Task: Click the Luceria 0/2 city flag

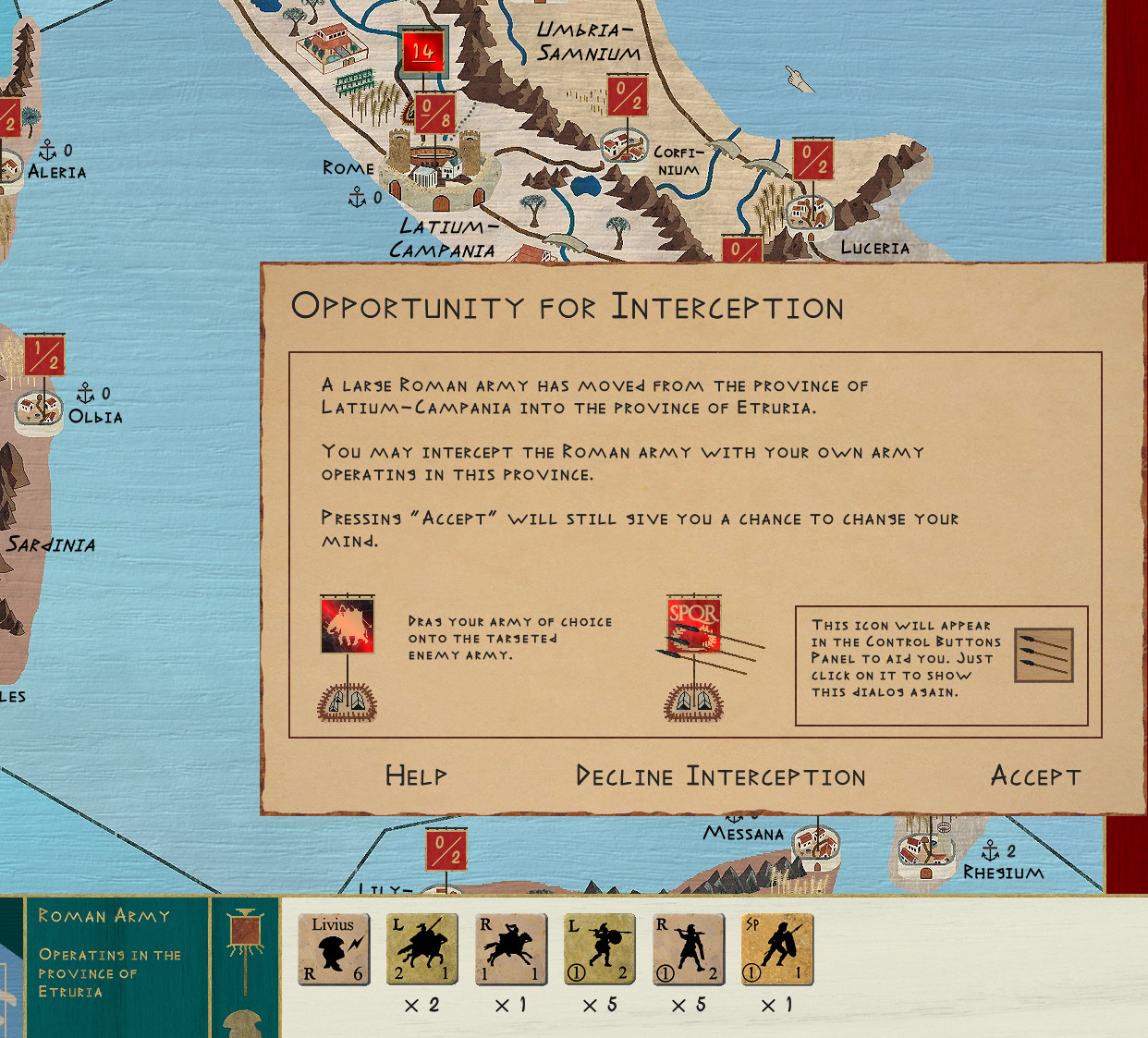Action: click(812, 159)
